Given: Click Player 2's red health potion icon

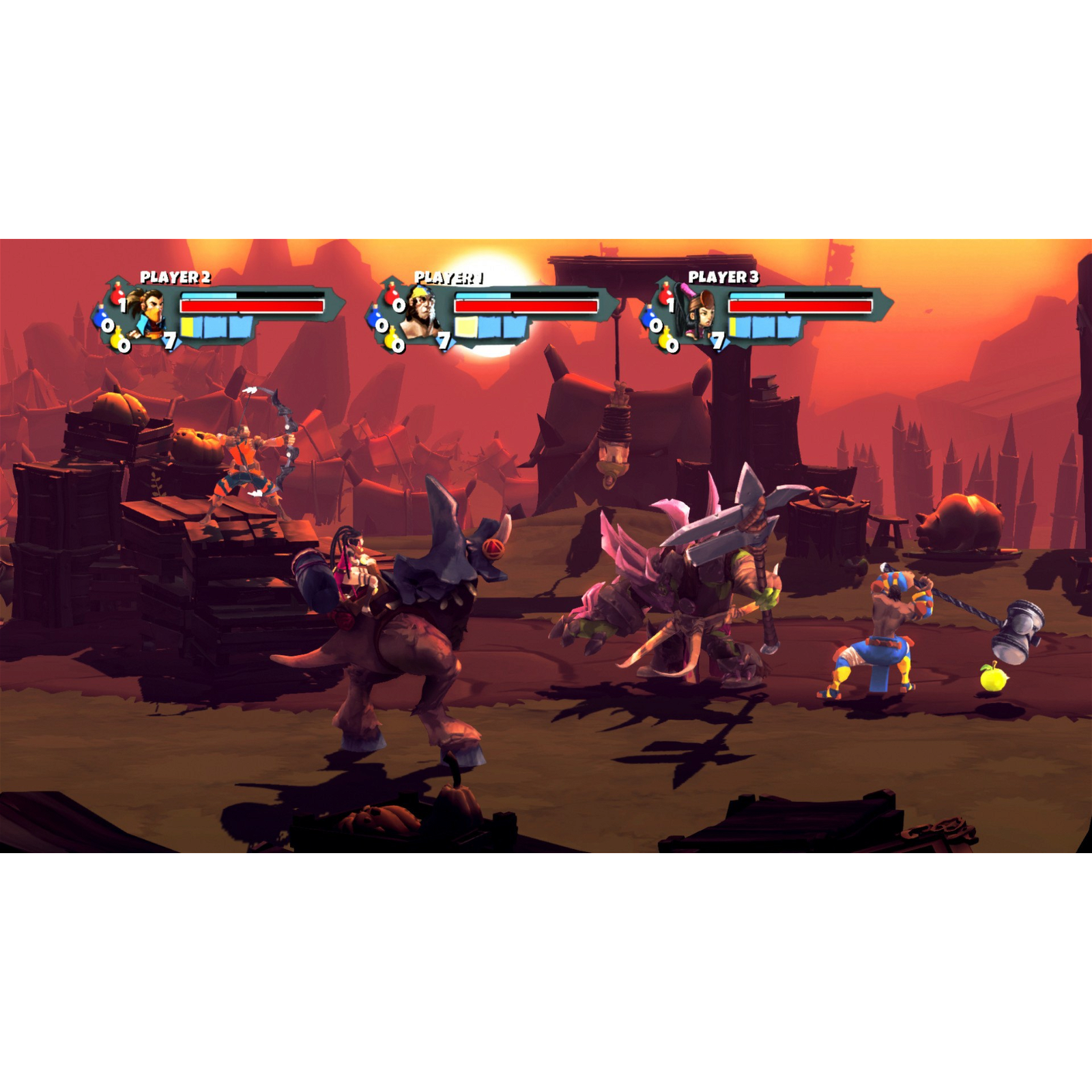Looking at the screenshot, I should coord(117,293).
